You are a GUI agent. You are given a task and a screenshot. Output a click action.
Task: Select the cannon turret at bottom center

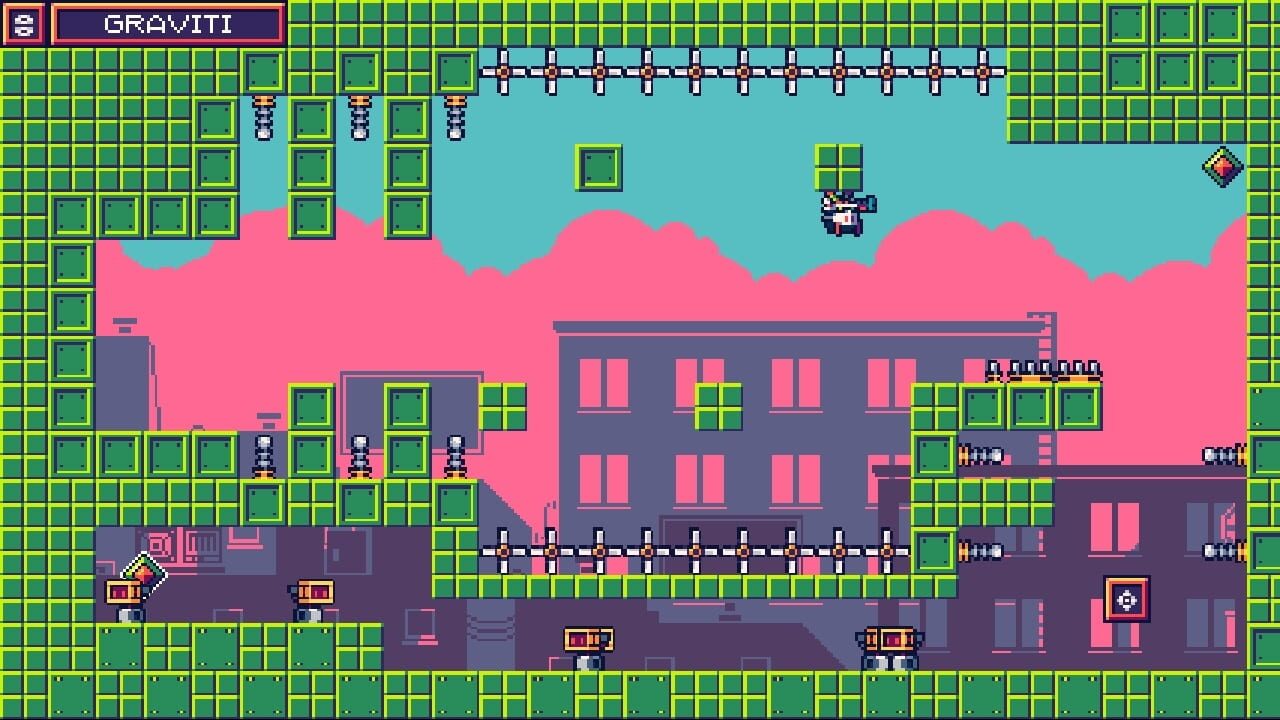tap(588, 638)
